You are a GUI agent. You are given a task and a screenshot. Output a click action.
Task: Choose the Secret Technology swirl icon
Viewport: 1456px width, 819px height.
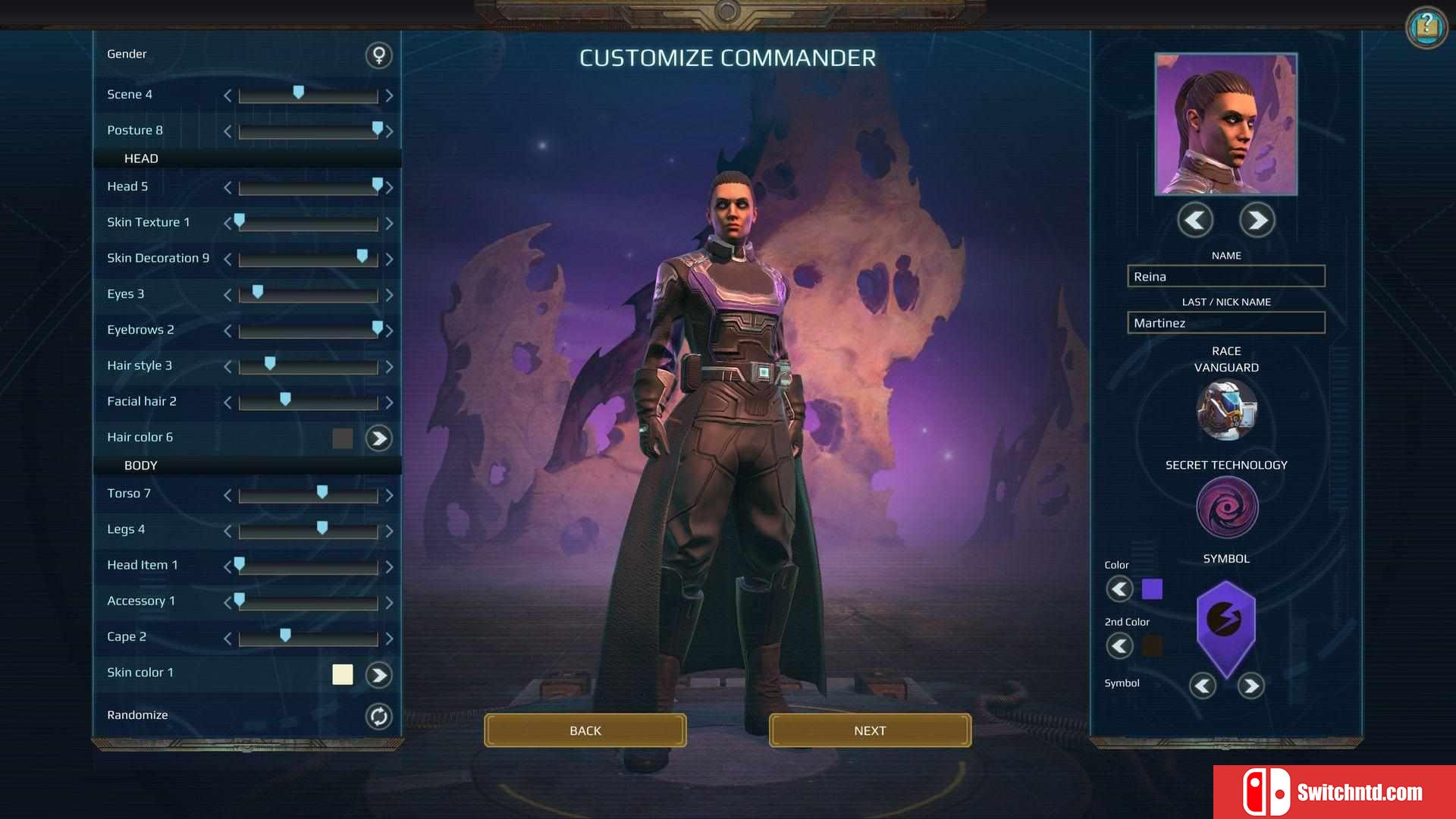pyautogui.click(x=1226, y=507)
